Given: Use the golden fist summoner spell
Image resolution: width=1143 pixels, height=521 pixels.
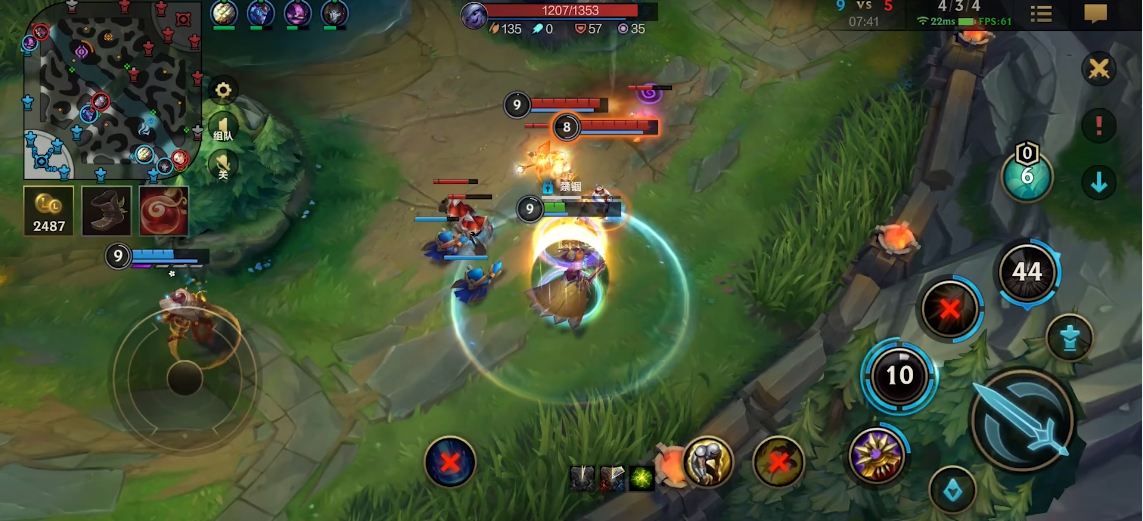Looking at the screenshot, I should coord(708,461).
